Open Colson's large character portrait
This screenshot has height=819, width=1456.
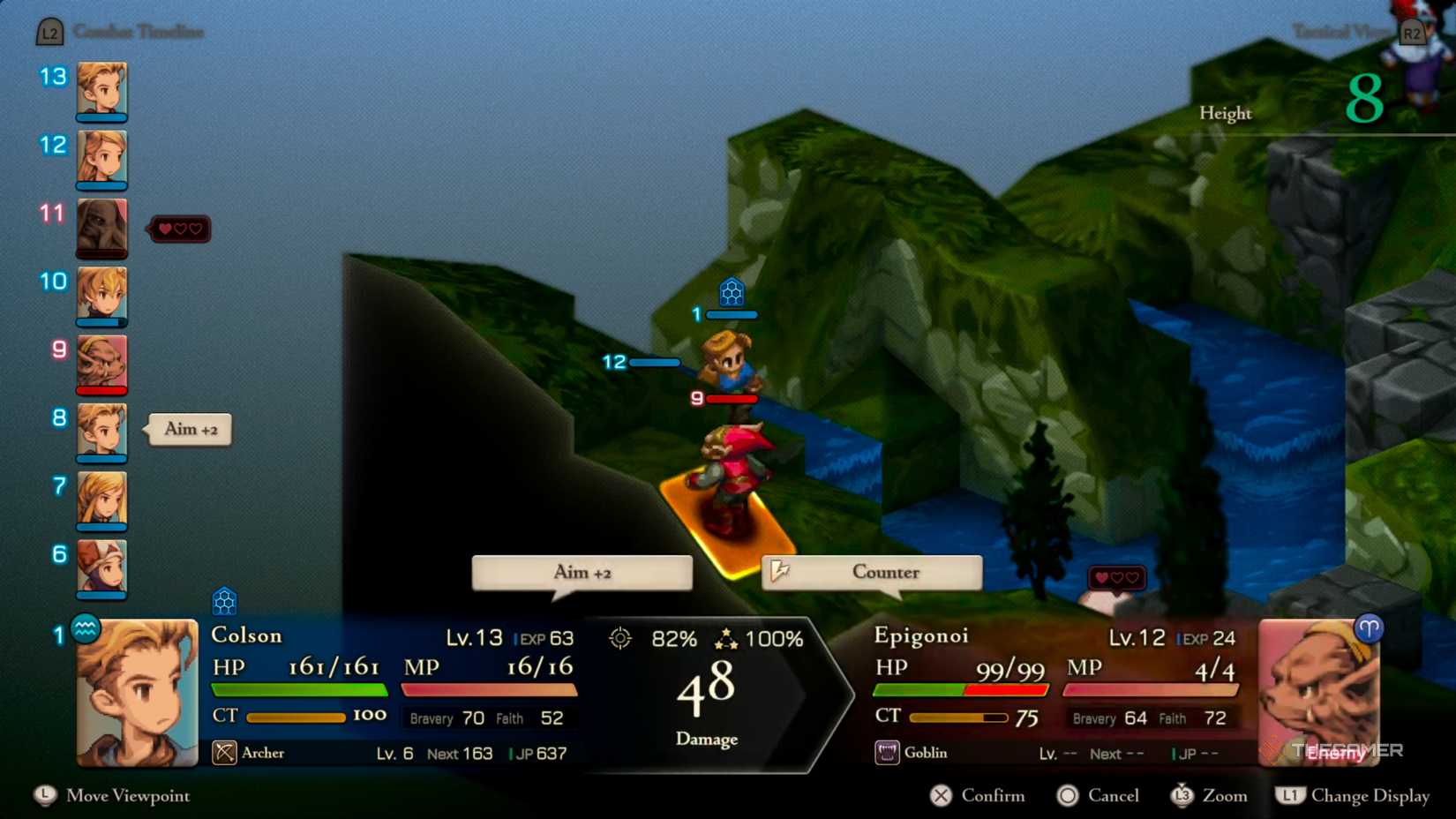[138, 693]
